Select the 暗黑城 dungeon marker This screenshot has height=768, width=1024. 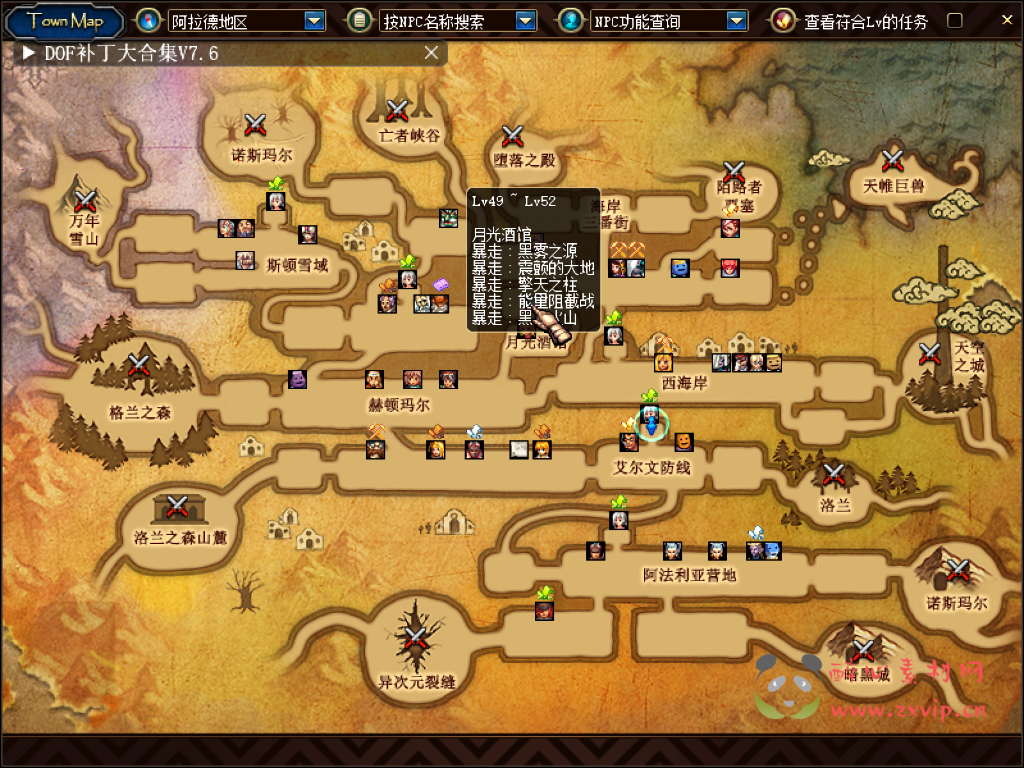tap(862, 650)
